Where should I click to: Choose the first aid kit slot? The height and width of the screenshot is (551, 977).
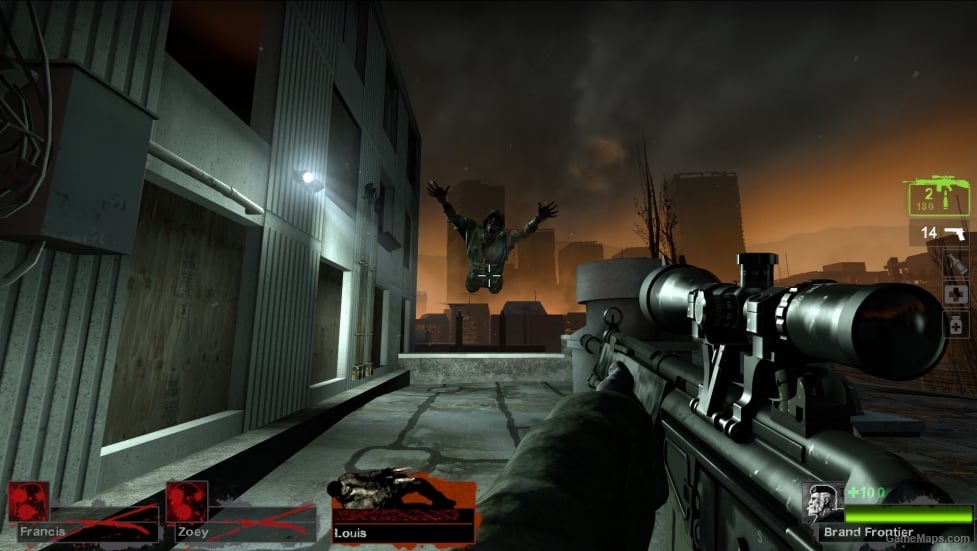pyautogui.click(x=956, y=294)
